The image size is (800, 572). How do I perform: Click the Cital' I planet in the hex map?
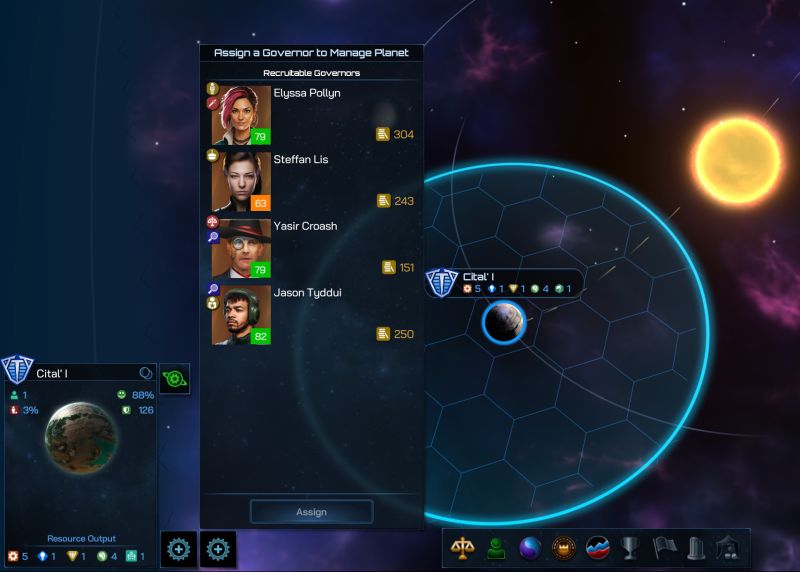click(x=503, y=323)
